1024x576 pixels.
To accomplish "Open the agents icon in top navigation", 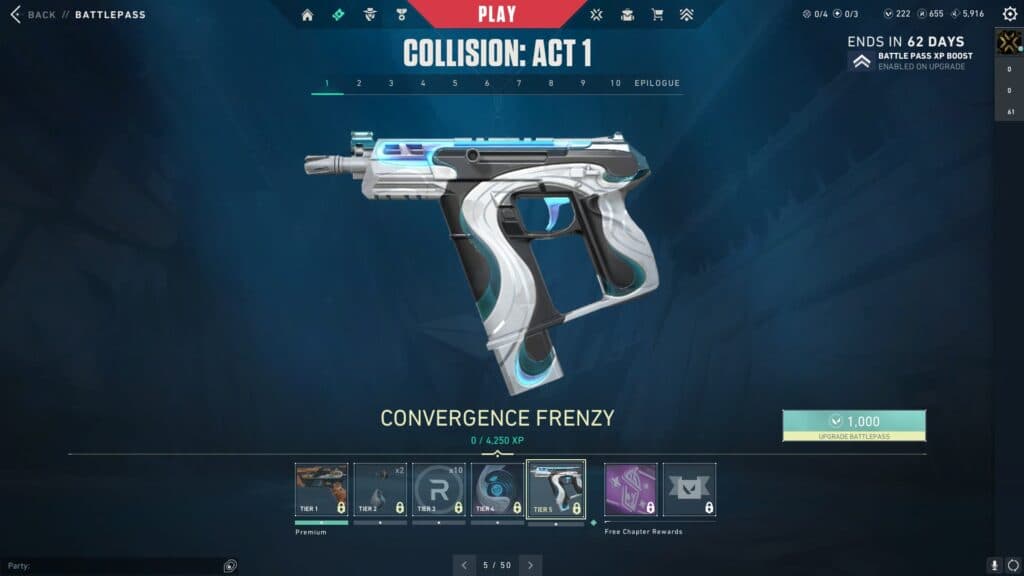I will (370, 15).
